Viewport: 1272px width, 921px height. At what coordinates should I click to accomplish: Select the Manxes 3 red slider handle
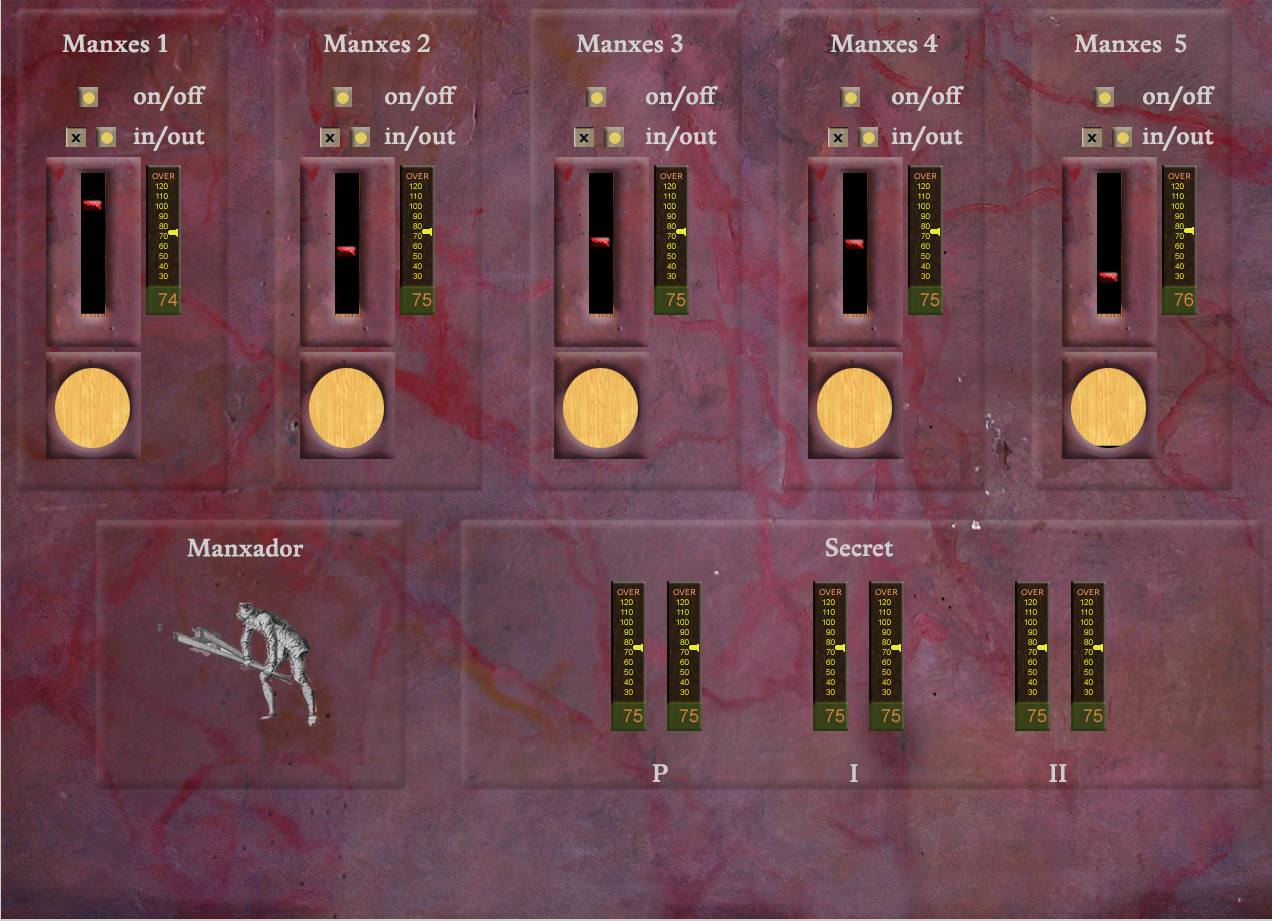pyautogui.click(x=601, y=241)
